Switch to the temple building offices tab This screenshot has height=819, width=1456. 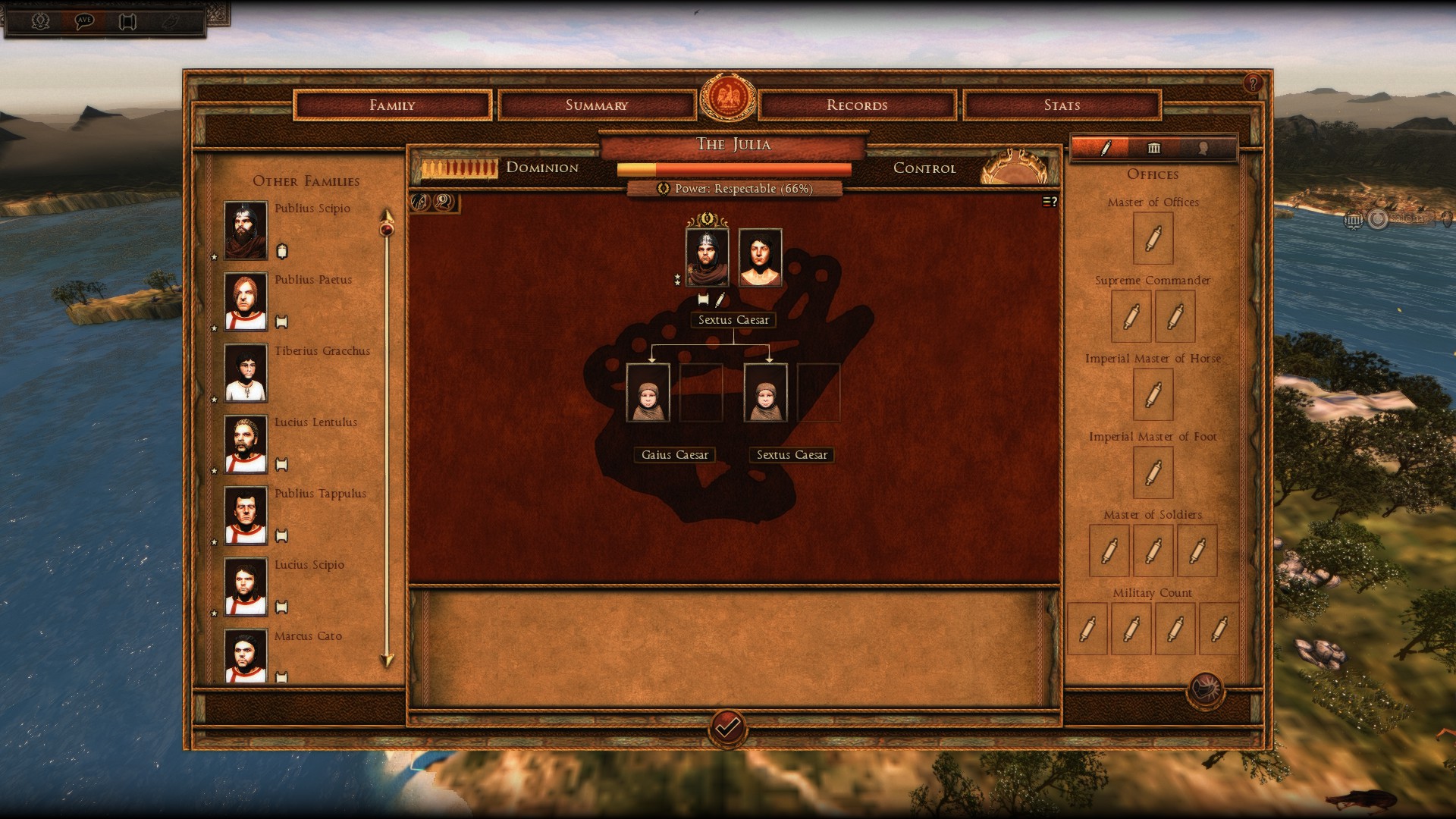tap(1153, 148)
